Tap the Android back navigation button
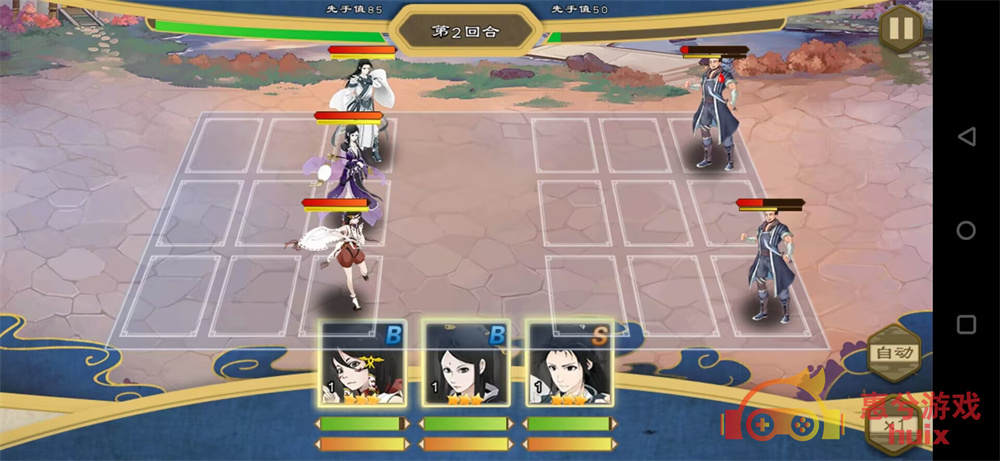 point(966,136)
